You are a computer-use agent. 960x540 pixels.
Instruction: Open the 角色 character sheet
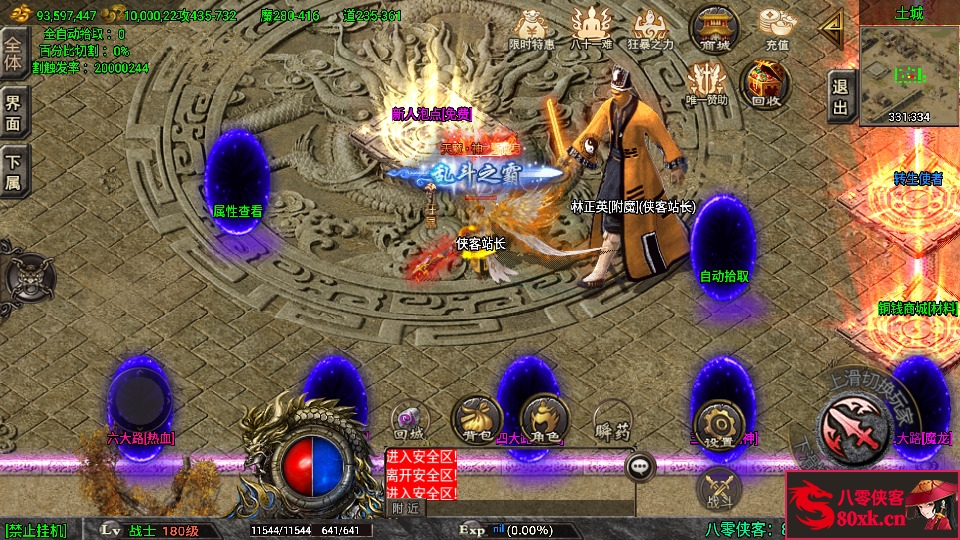[x=545, y=419]
